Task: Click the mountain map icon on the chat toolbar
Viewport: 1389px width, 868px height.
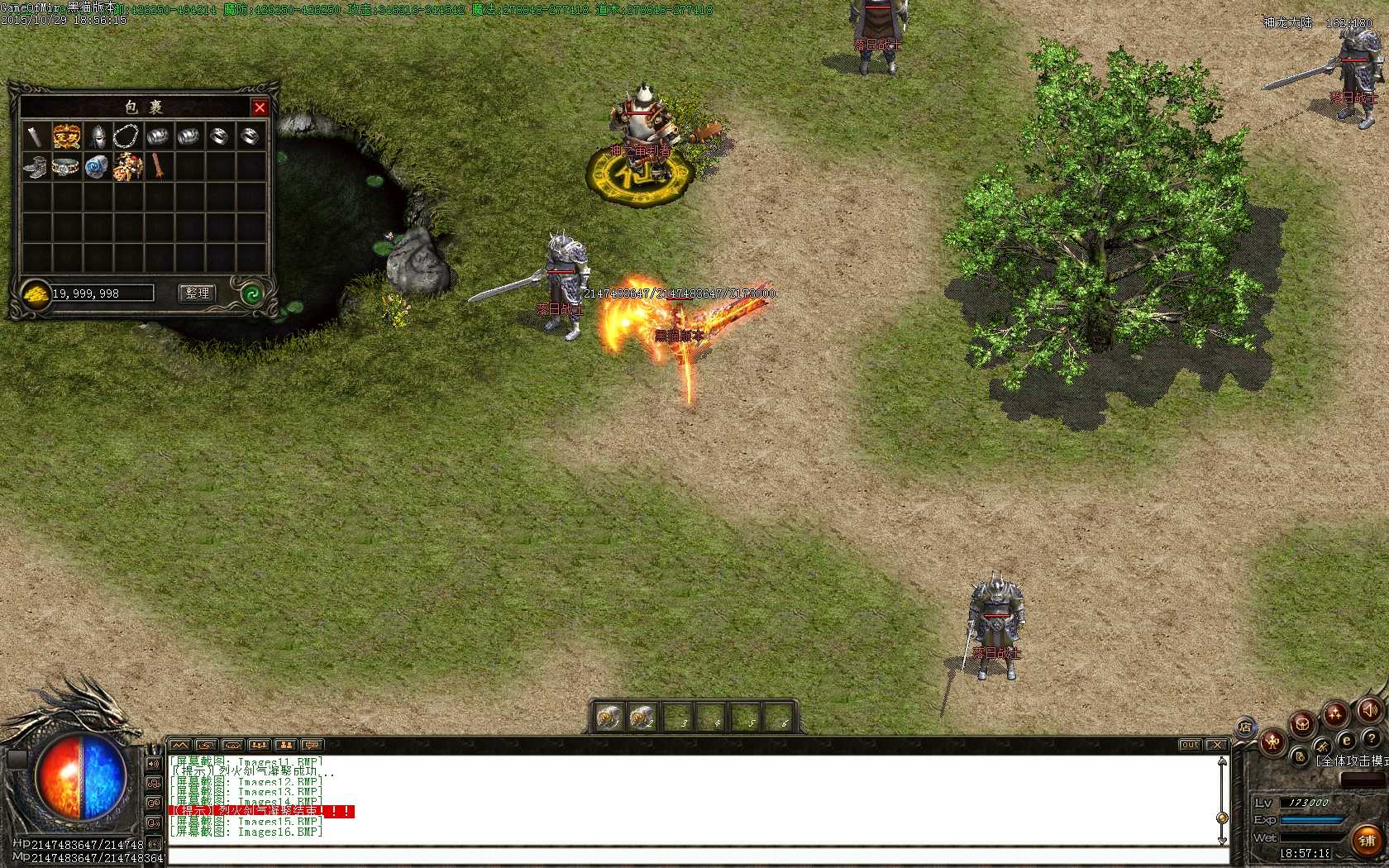Action: coord(179,746)
